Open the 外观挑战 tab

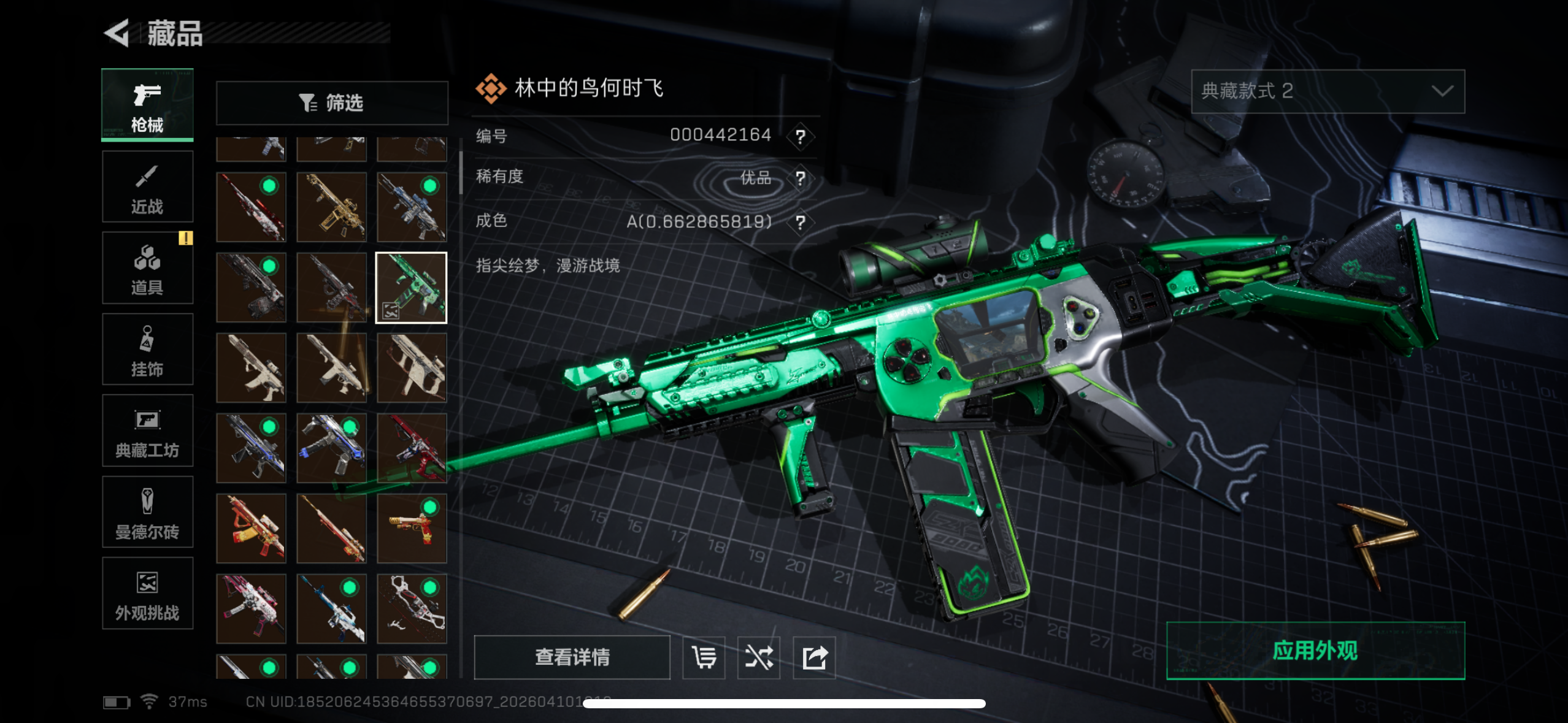tap(147, 594)
